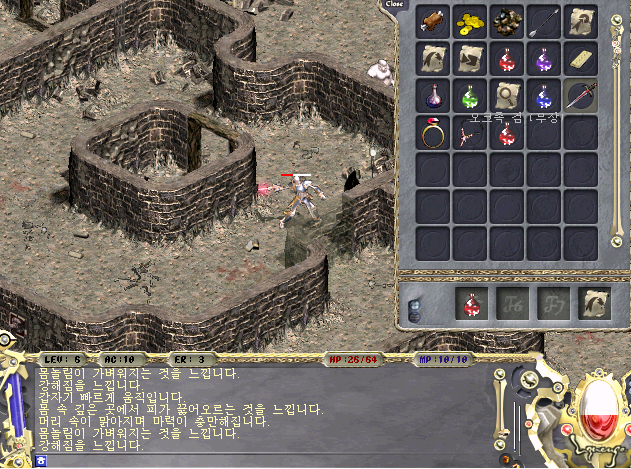Use the red potion in the quick bar
Image resolution: width=631 pixels, height=469 pixels.
[x=471, y=302]
